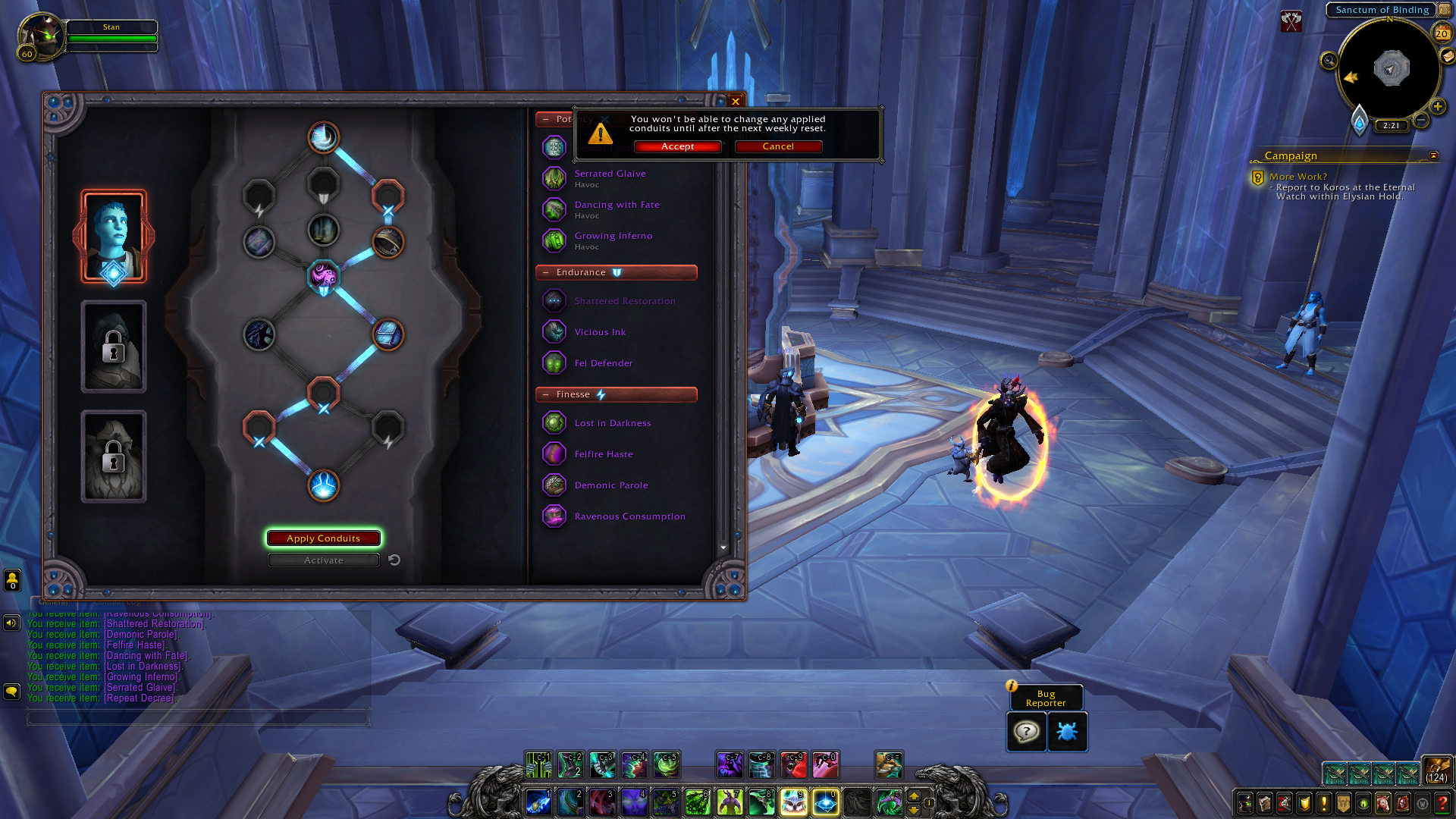
Task: Select the blue-haired soulbind portrait
Action: pos(114,236)
